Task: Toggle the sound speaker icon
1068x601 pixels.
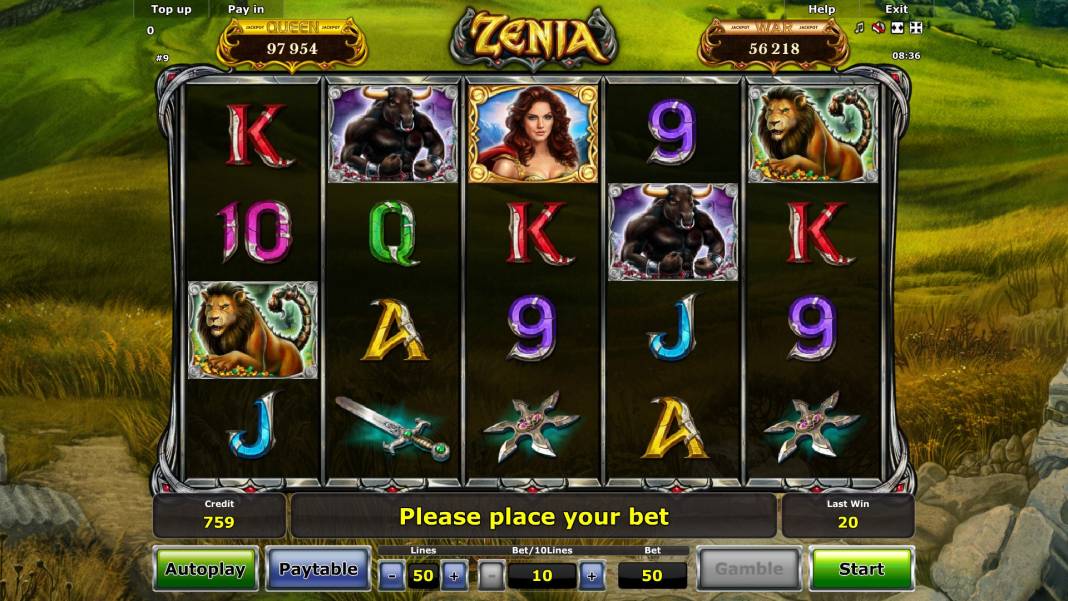Action: pyautogui.click(x=878, y=28)
